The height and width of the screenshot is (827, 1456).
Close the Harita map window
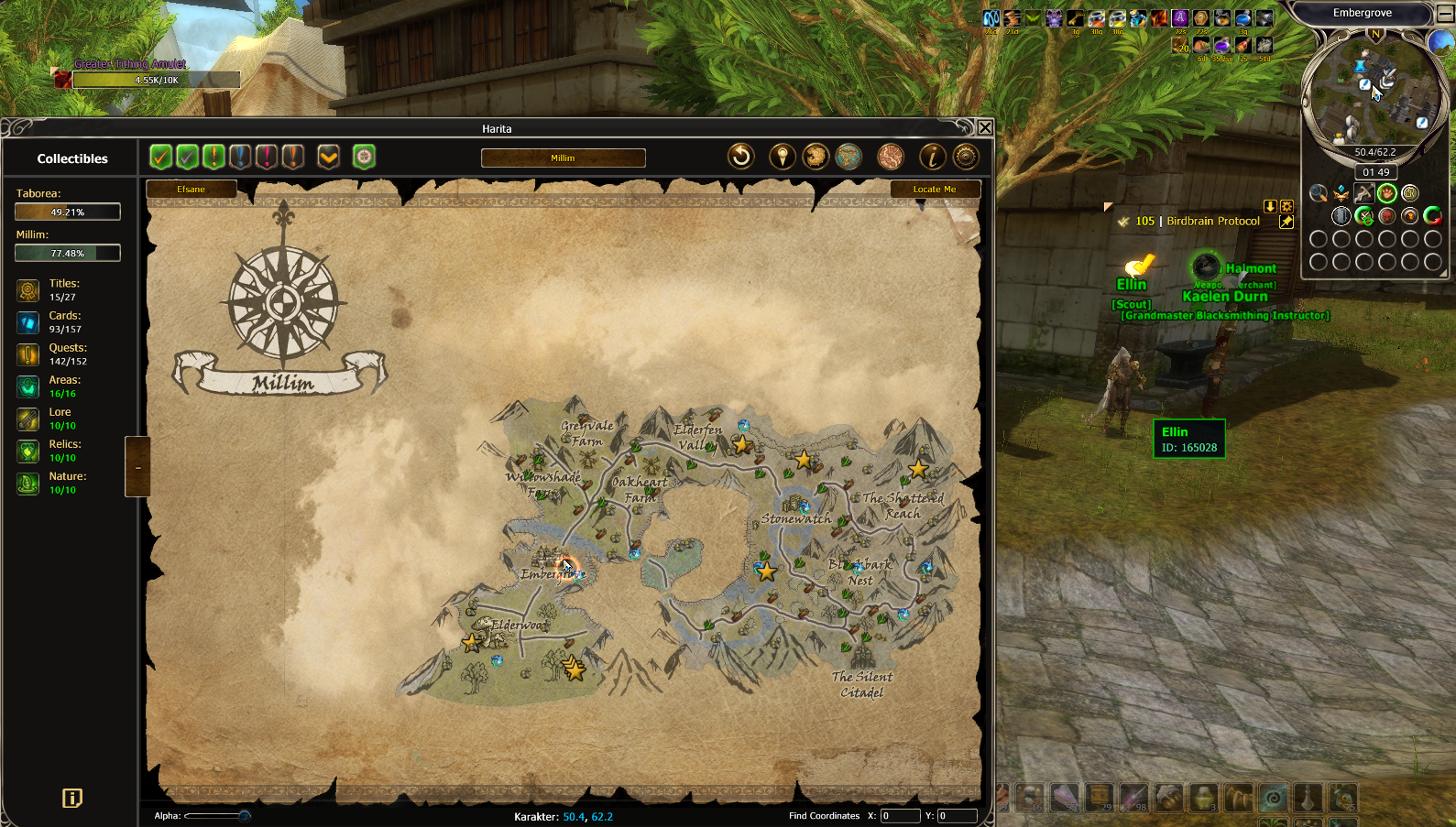pyautogui.click(x=985, y=128)
